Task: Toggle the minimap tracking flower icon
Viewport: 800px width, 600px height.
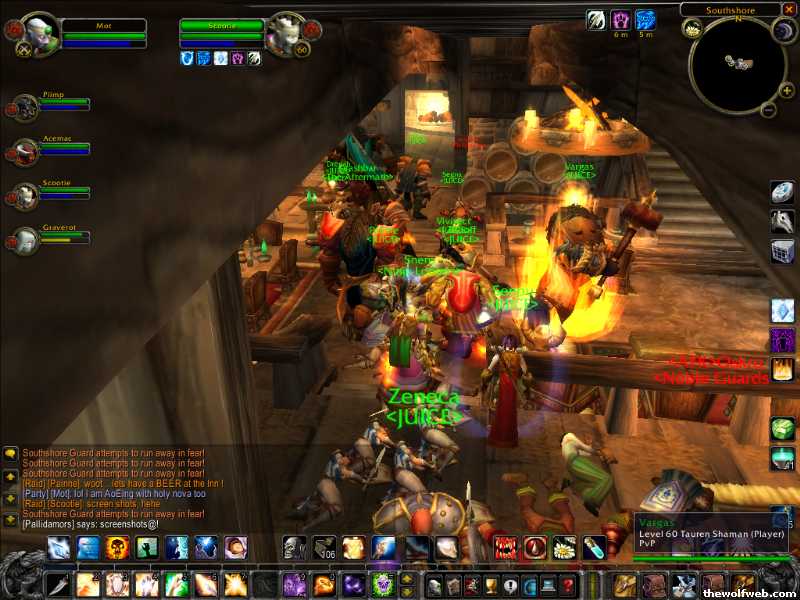Action: coord(693,29)
